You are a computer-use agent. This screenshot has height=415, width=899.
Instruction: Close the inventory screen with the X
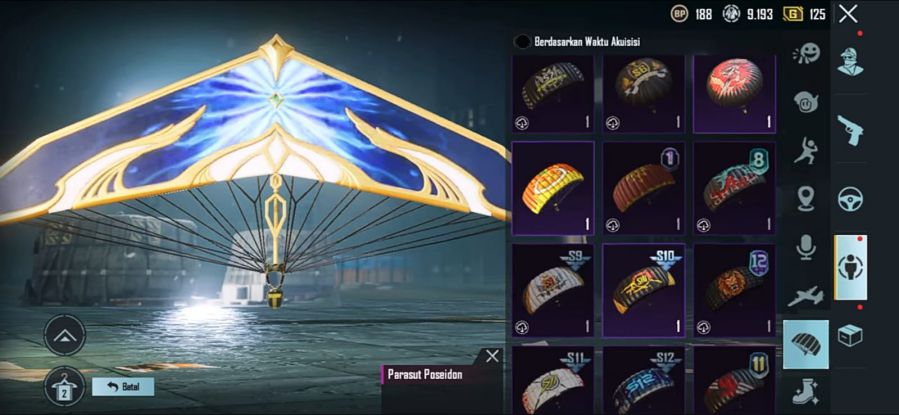[848, 14]
